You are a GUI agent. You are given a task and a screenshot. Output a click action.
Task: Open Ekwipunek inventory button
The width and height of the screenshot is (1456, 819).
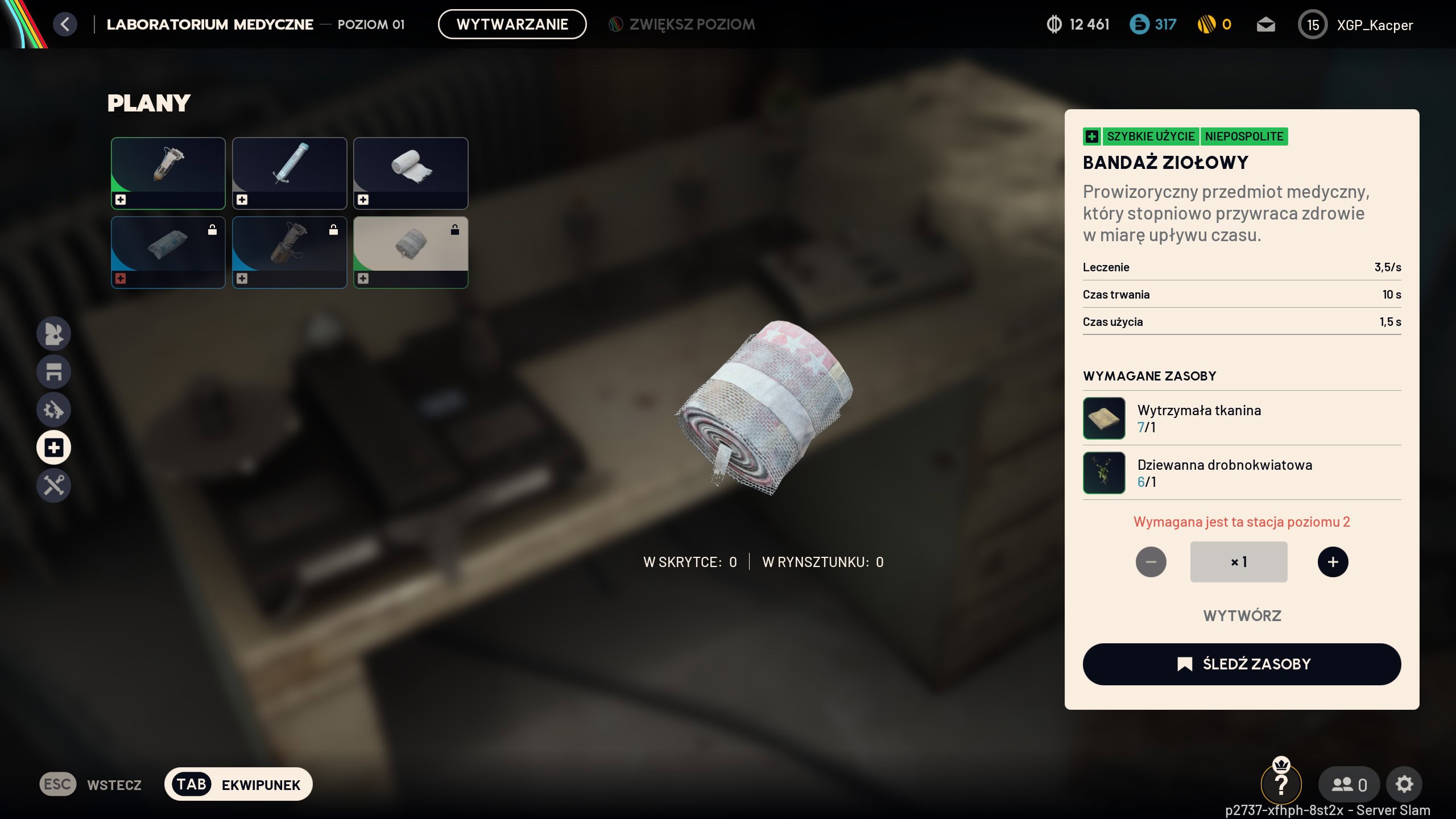tap(238, 784)
